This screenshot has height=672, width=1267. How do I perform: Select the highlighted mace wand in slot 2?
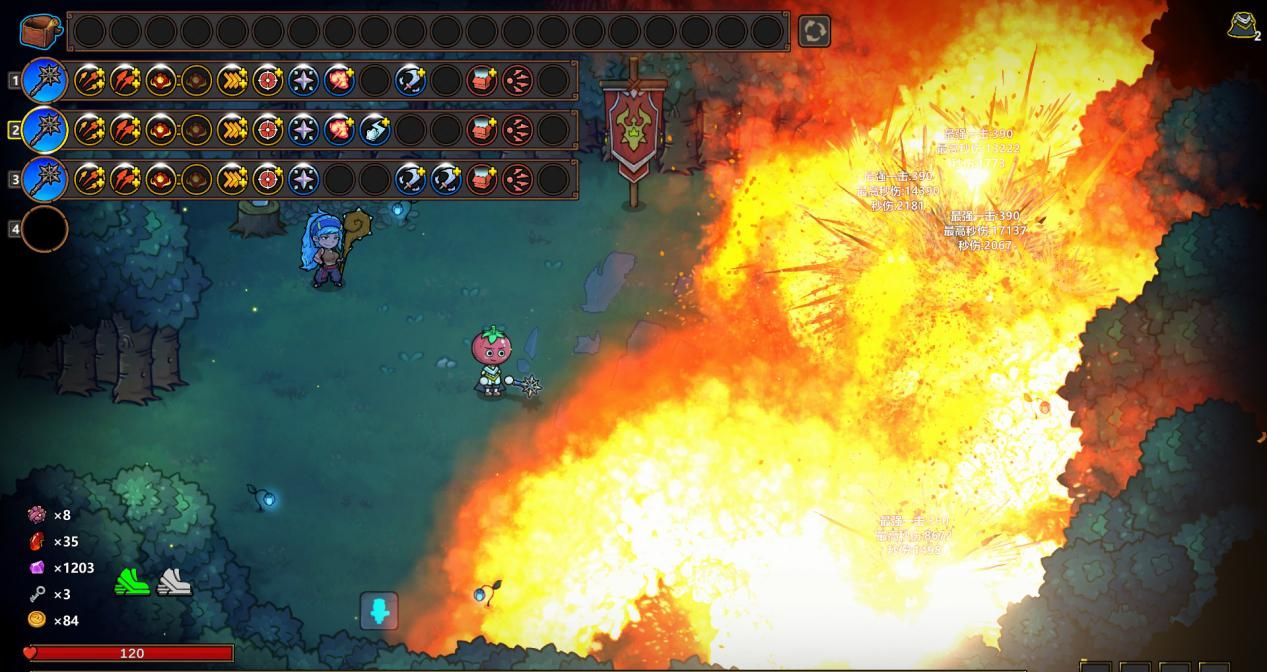click(45, 130)
